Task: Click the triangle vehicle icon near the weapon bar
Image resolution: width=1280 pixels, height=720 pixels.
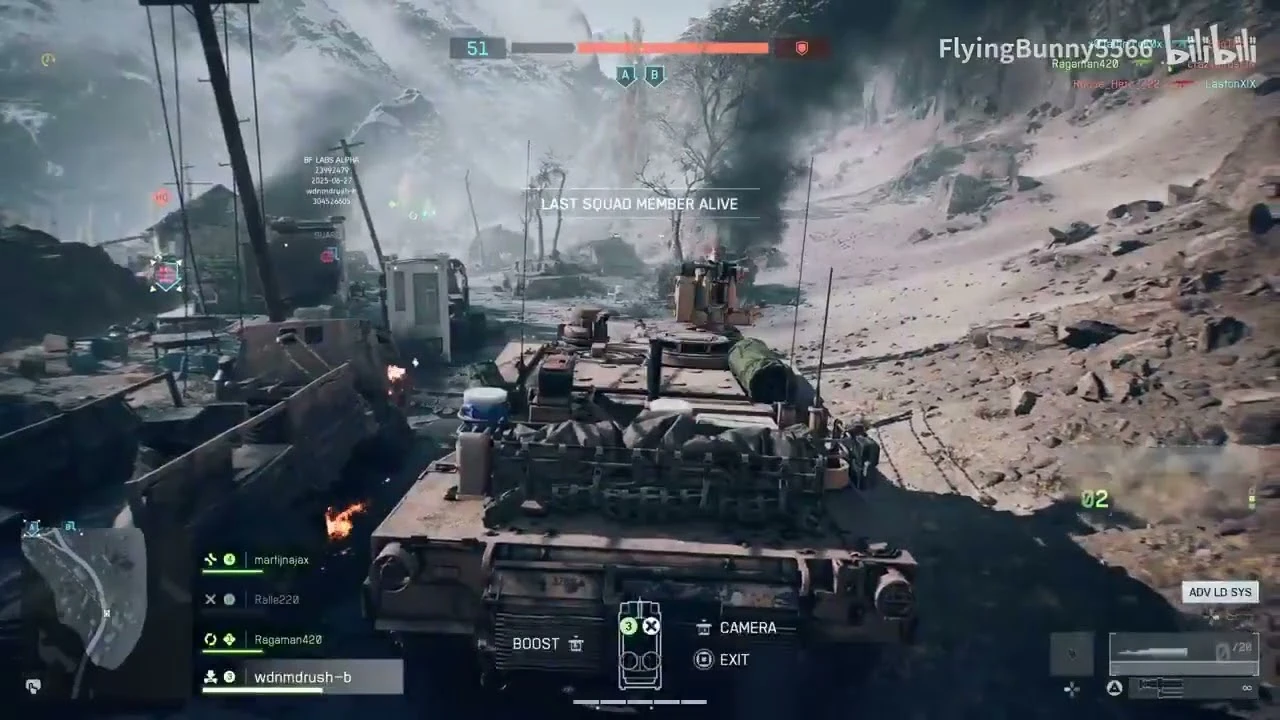Action: coord(1113,688)
